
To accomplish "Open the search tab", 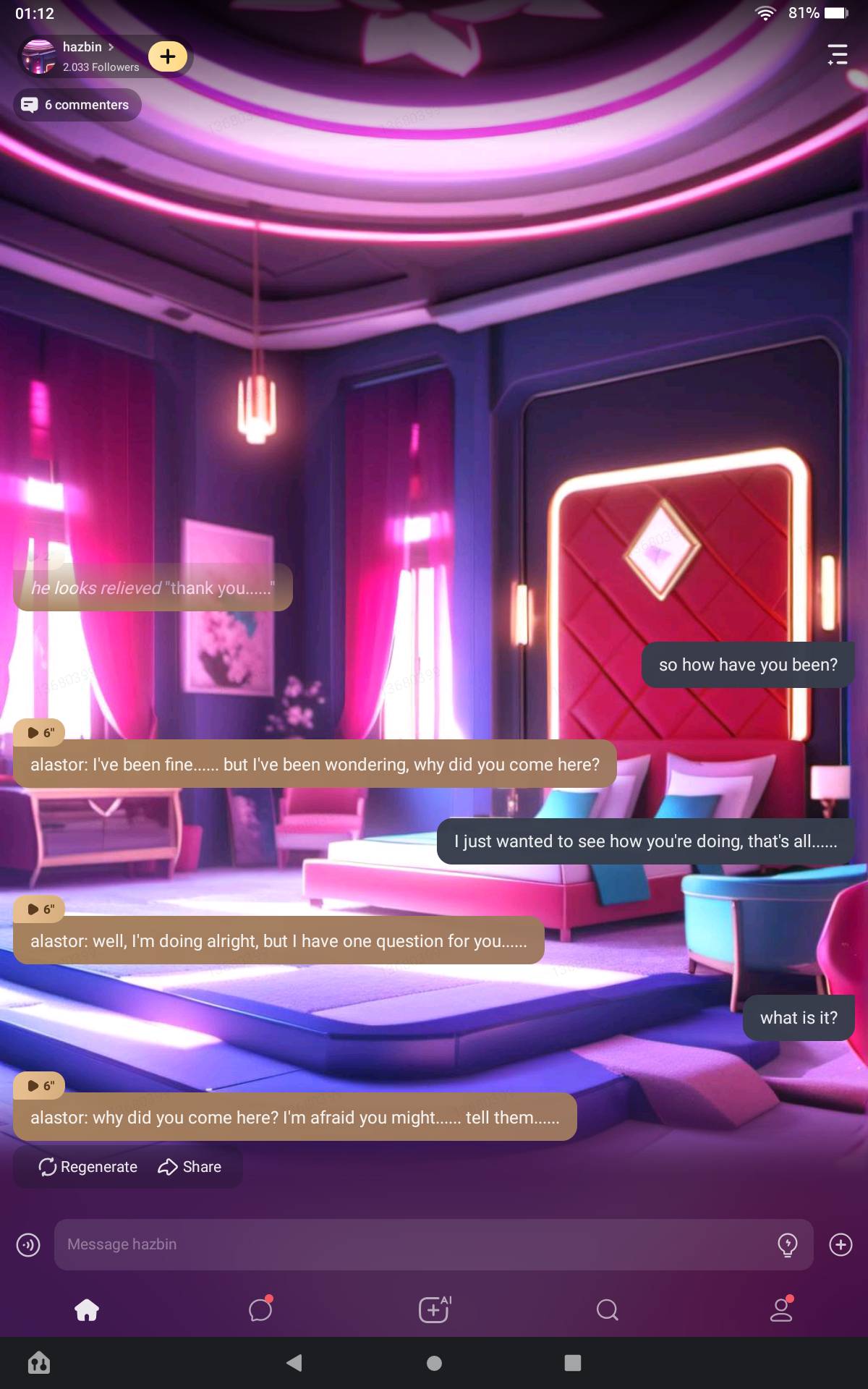I will point(608,1309).
